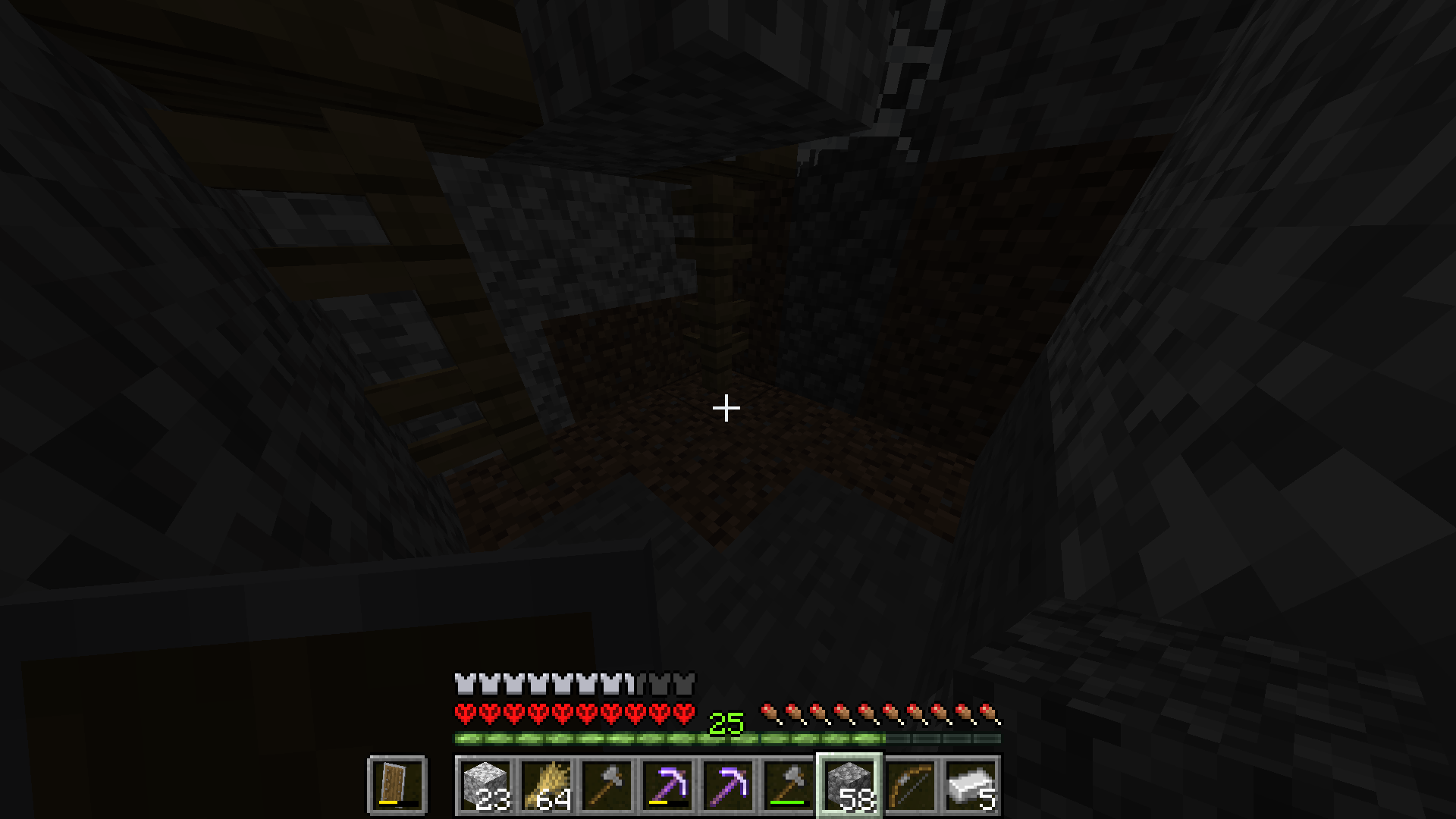Image resolution: width=1456 pixels, height=819 pixels.
Task: Select the cobblestone stack of 23
Action: click(485, 785)
